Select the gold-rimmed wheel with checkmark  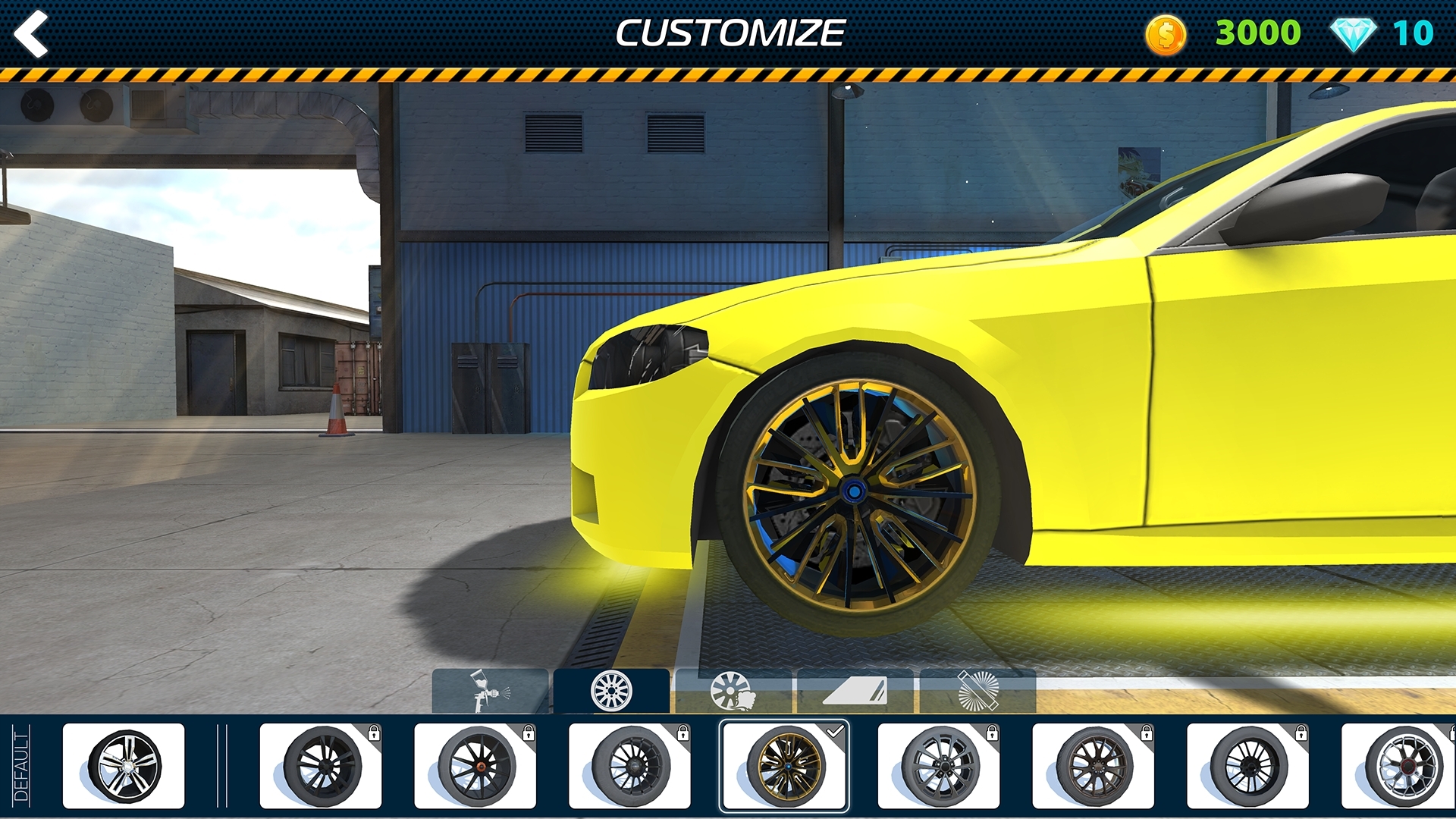[784, 766]
